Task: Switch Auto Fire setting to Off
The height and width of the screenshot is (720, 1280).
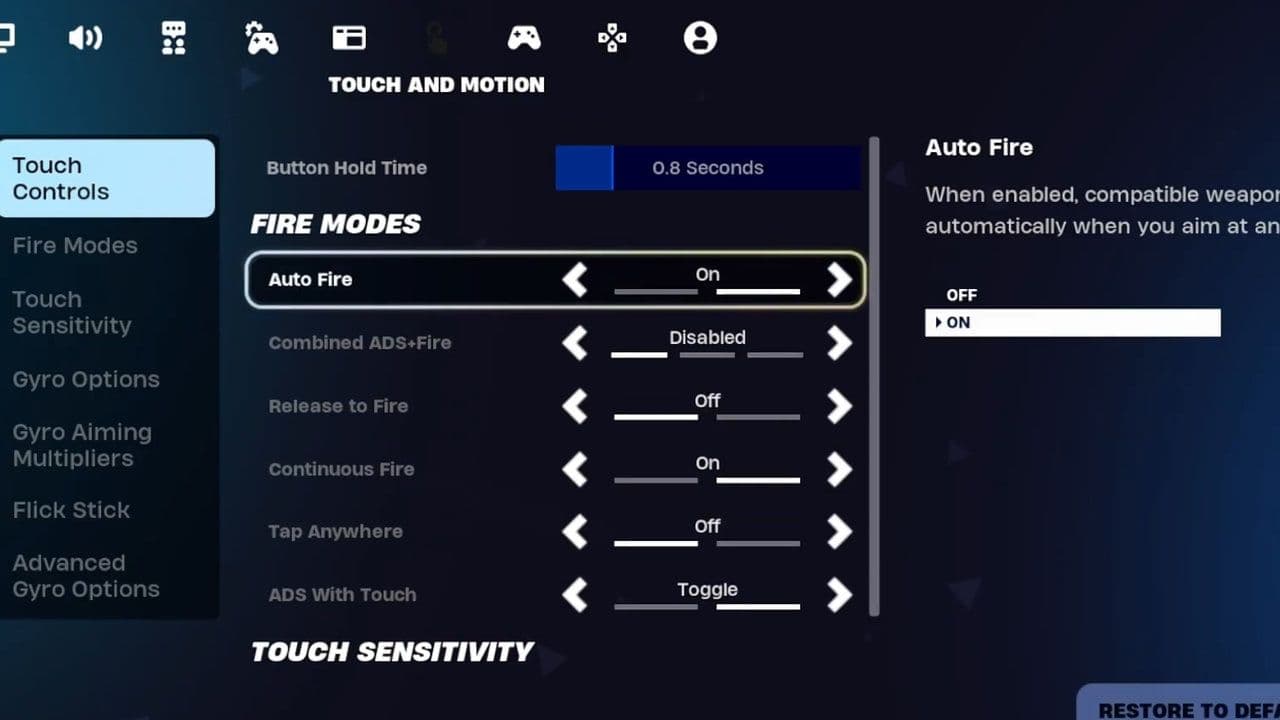Action: pos(575,280)
